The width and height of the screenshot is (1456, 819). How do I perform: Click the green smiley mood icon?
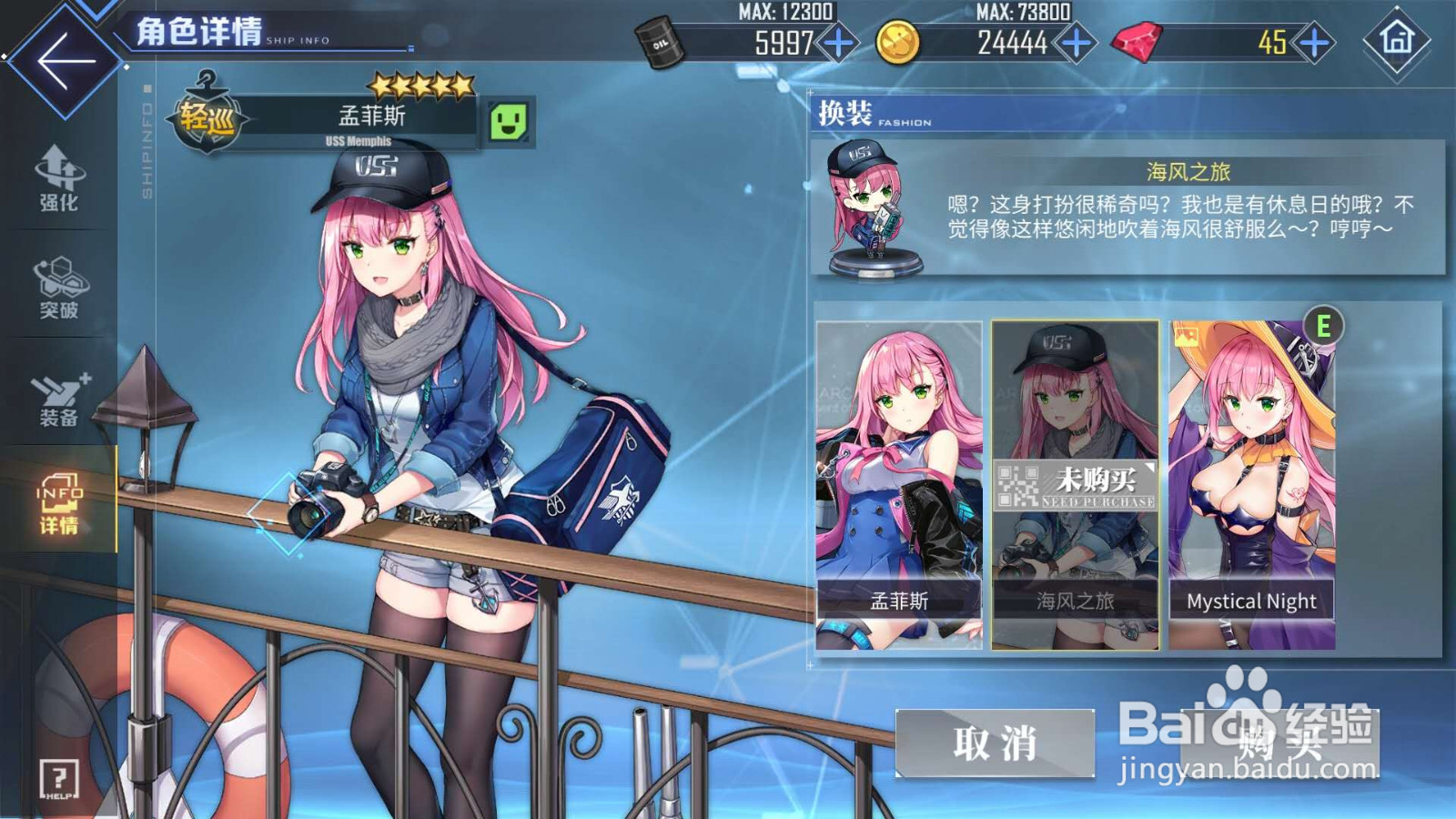tap(507, 119)
